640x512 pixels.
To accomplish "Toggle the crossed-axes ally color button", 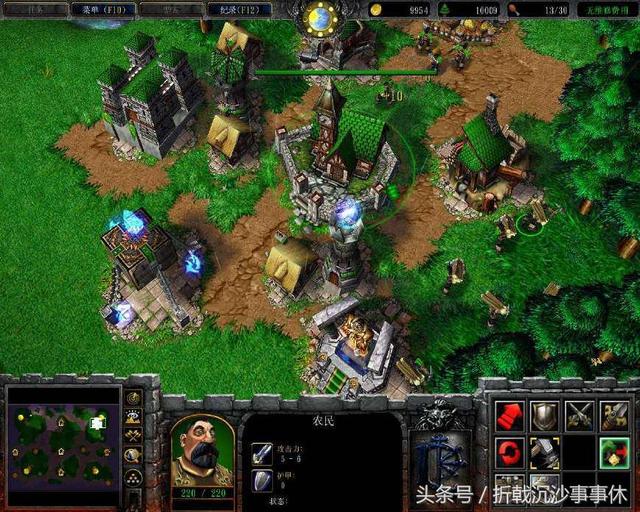I will [x=132, y=436].
